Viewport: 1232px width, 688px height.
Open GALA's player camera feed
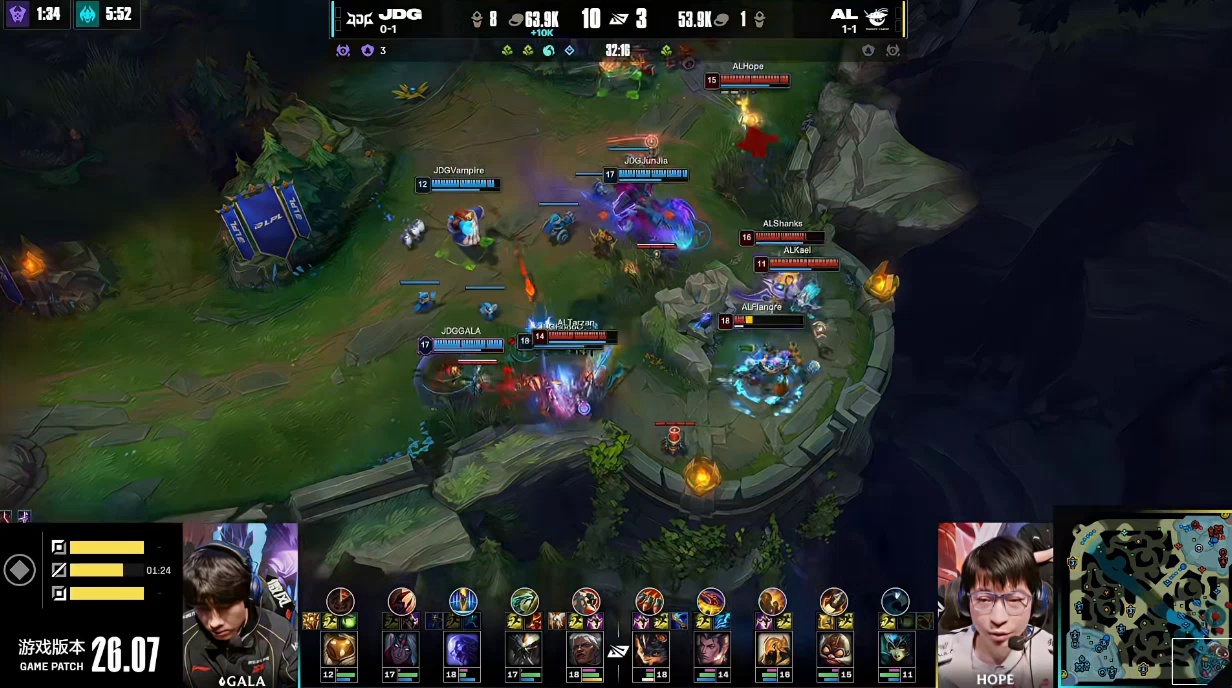(x=240, y=604)
